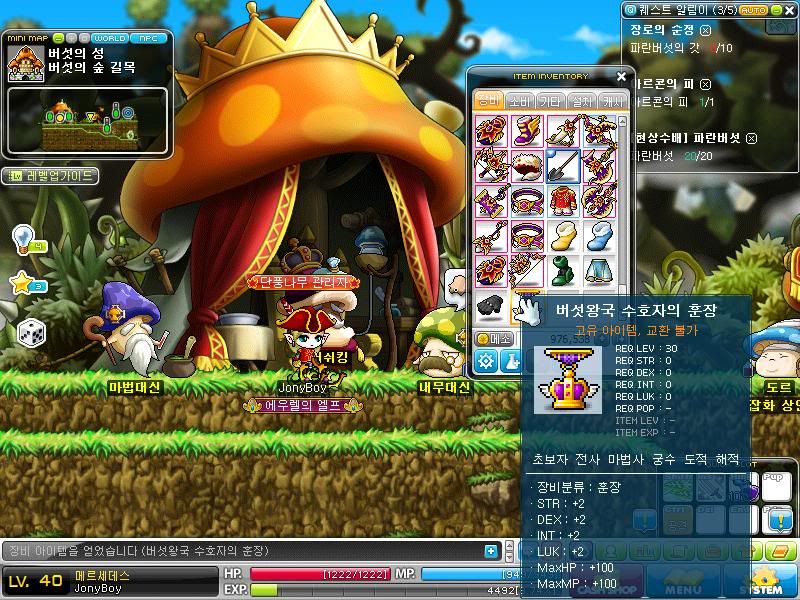Toggle the quest helper AUTO button
Viewport: 800px width, 600px height.
point(753,9)
